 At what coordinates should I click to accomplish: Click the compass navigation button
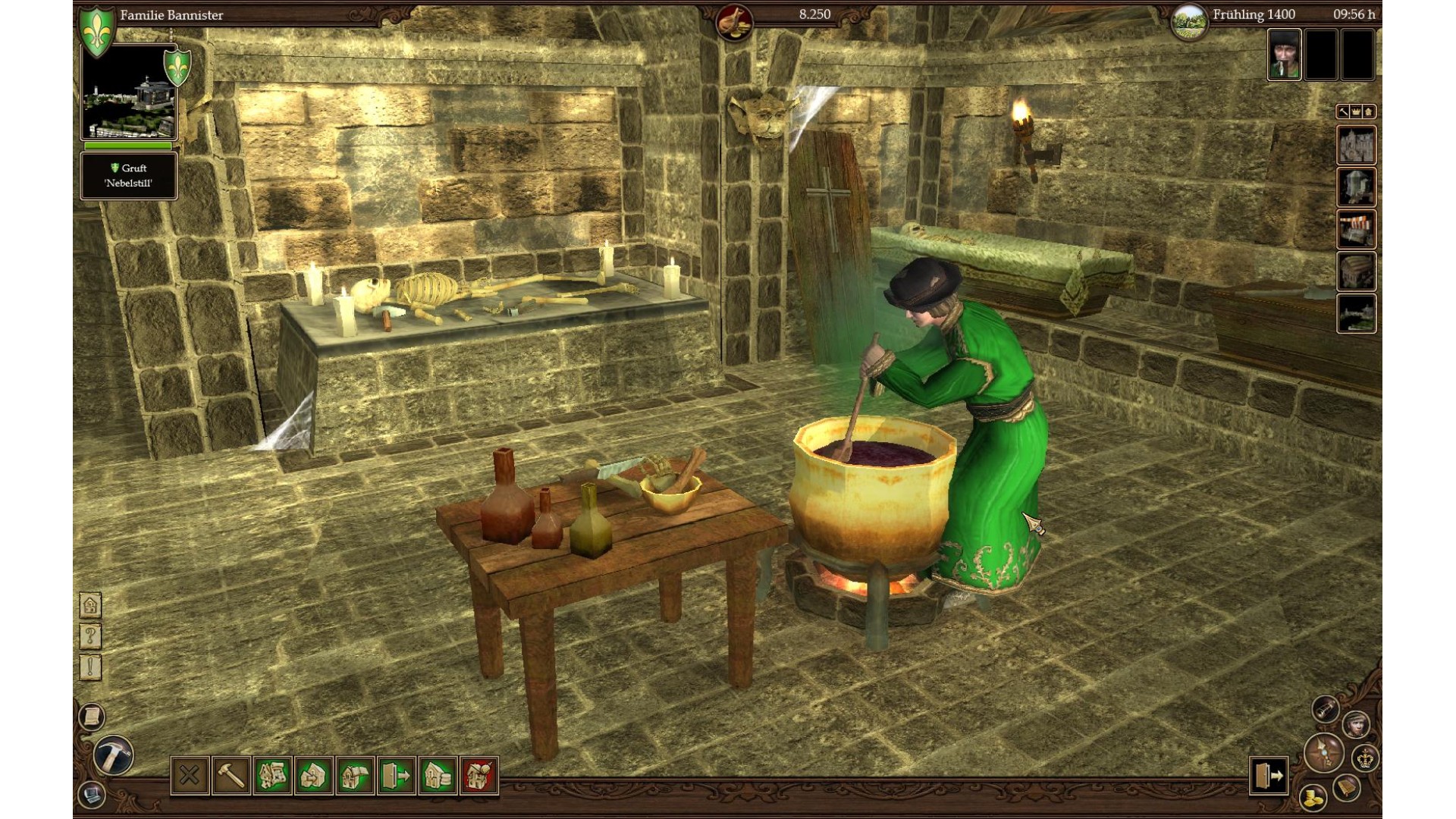pos(1324,753)
